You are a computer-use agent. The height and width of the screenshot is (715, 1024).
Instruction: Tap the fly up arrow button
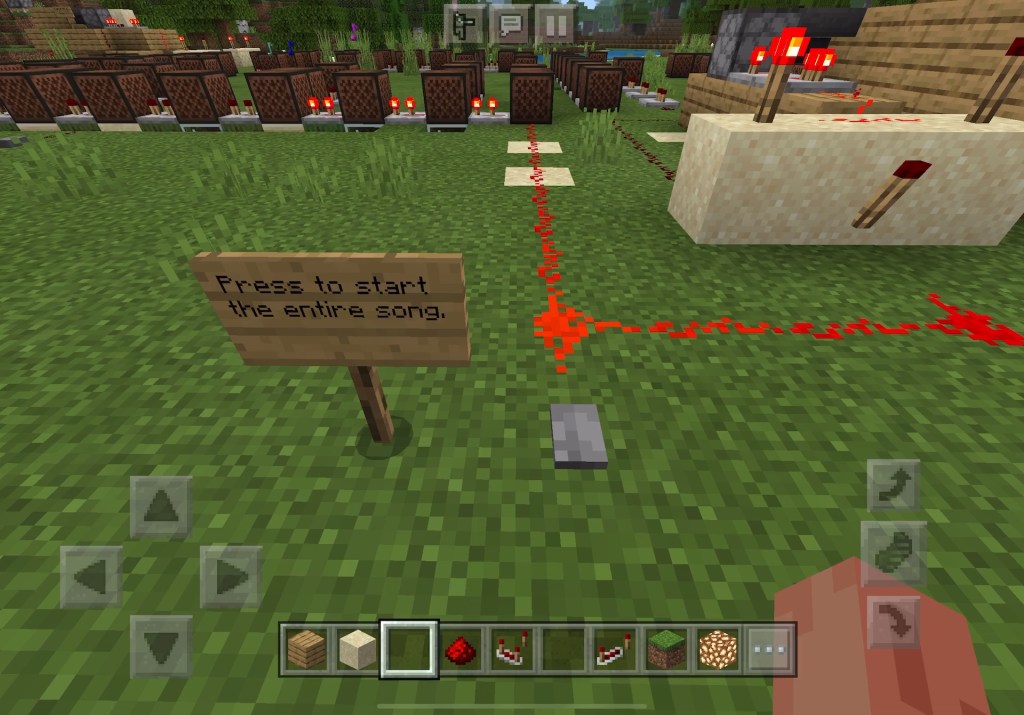pyautogui.click(x=892, y=485)
